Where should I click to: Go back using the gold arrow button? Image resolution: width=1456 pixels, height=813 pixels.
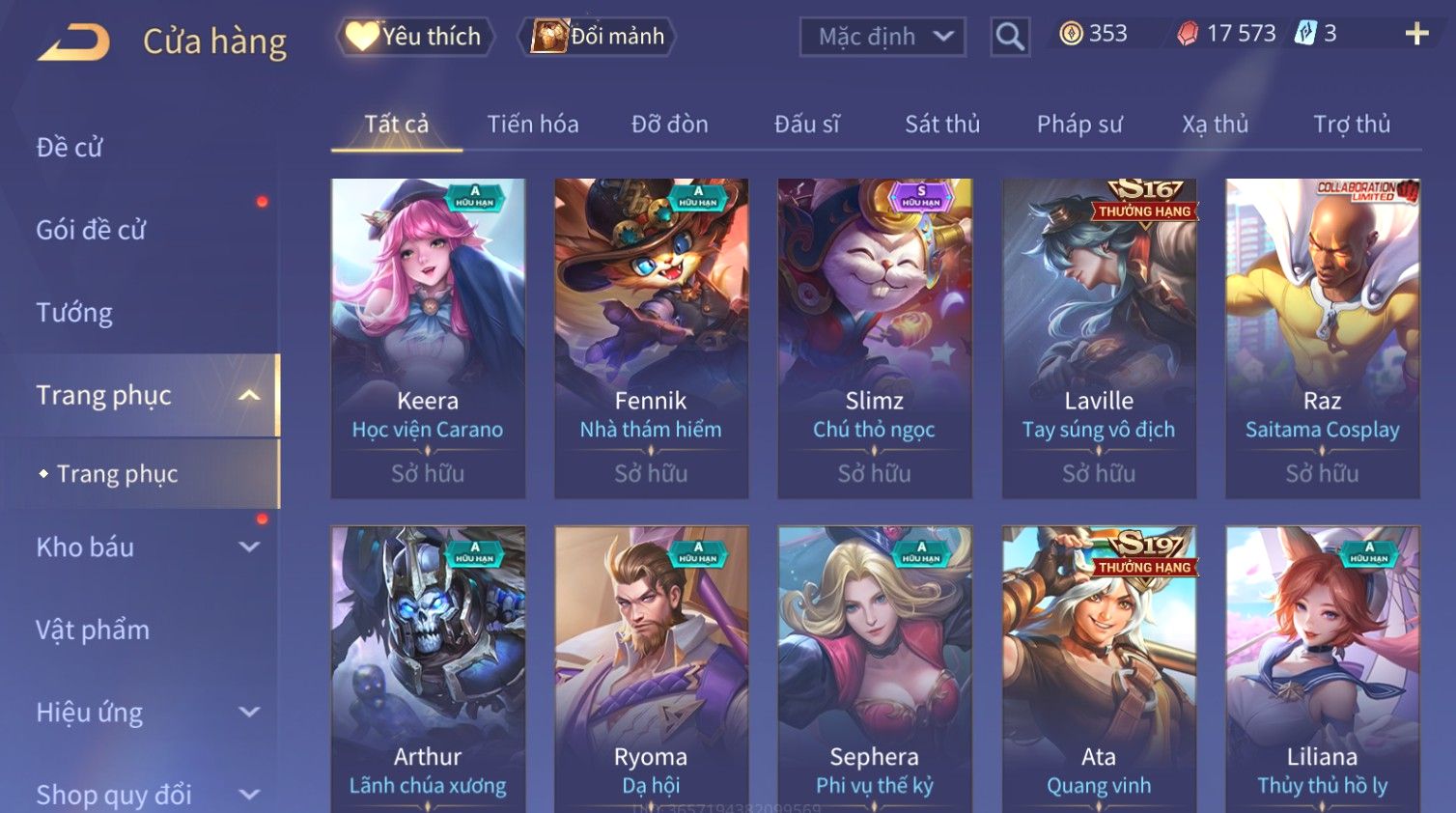coord(73,42)
